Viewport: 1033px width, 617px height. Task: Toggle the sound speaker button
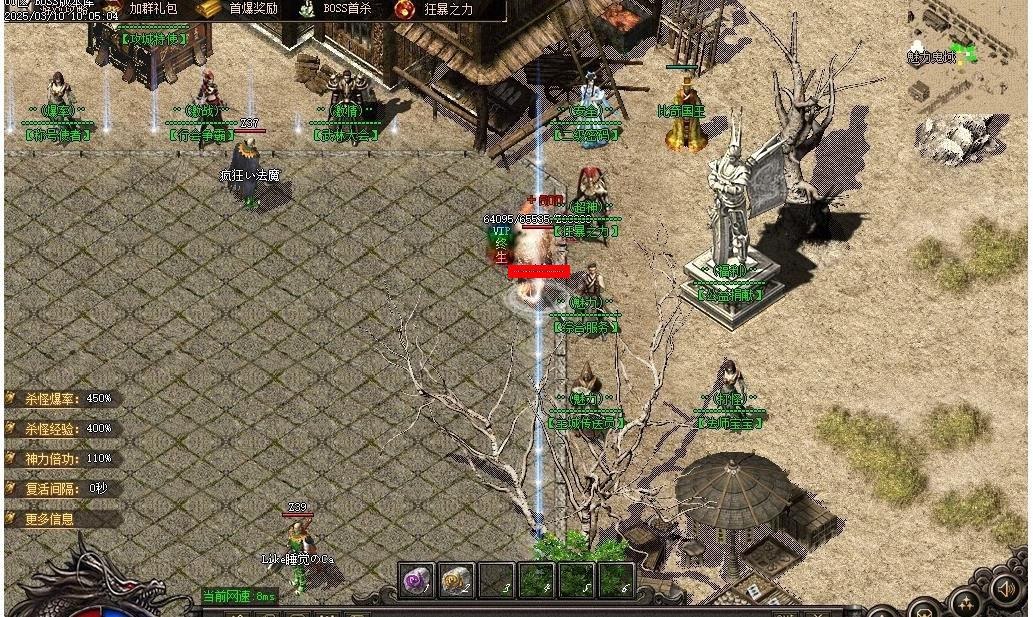[1005, 590]
